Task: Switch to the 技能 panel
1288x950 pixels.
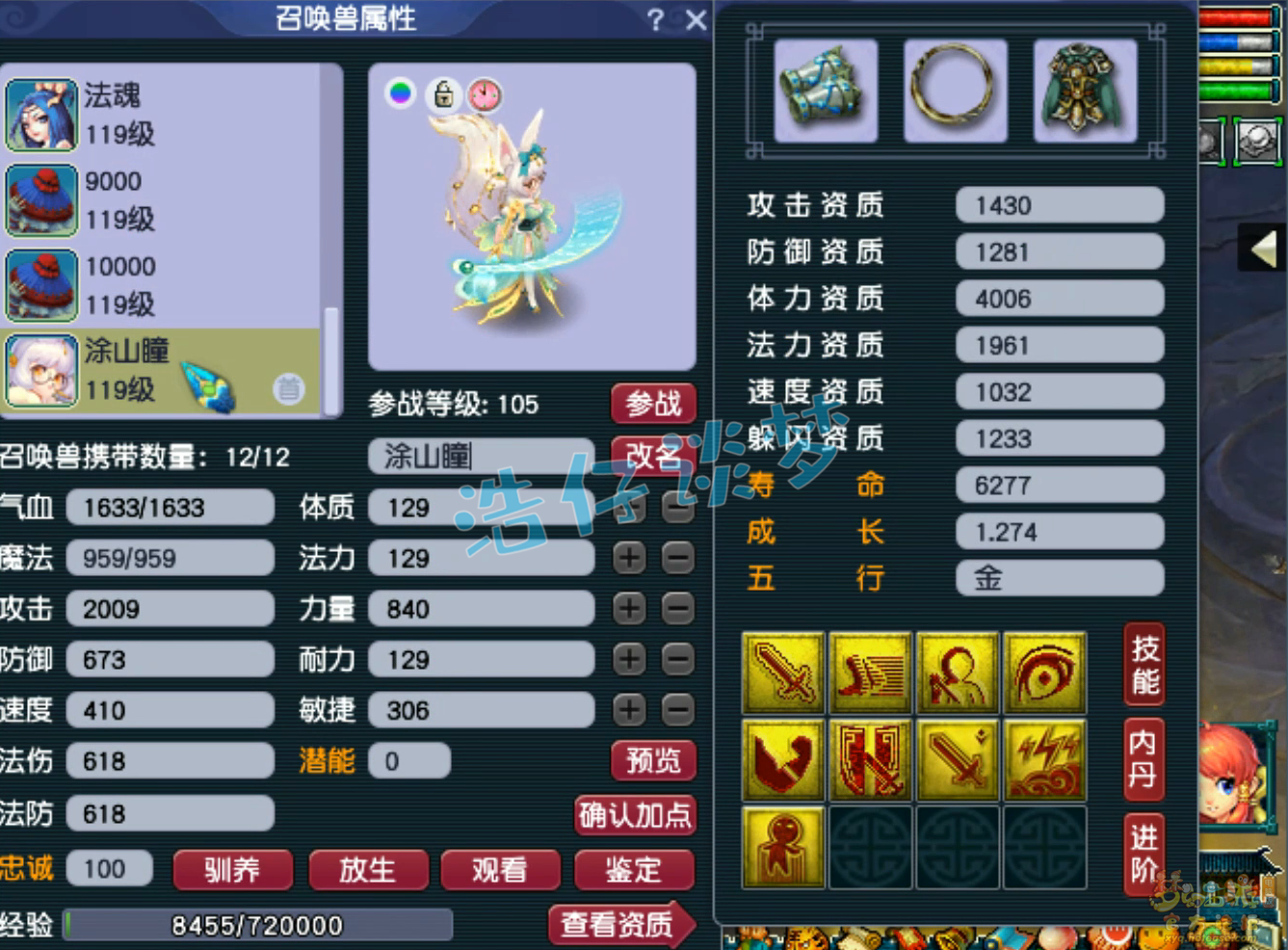Action: [x=1143, y=668]
